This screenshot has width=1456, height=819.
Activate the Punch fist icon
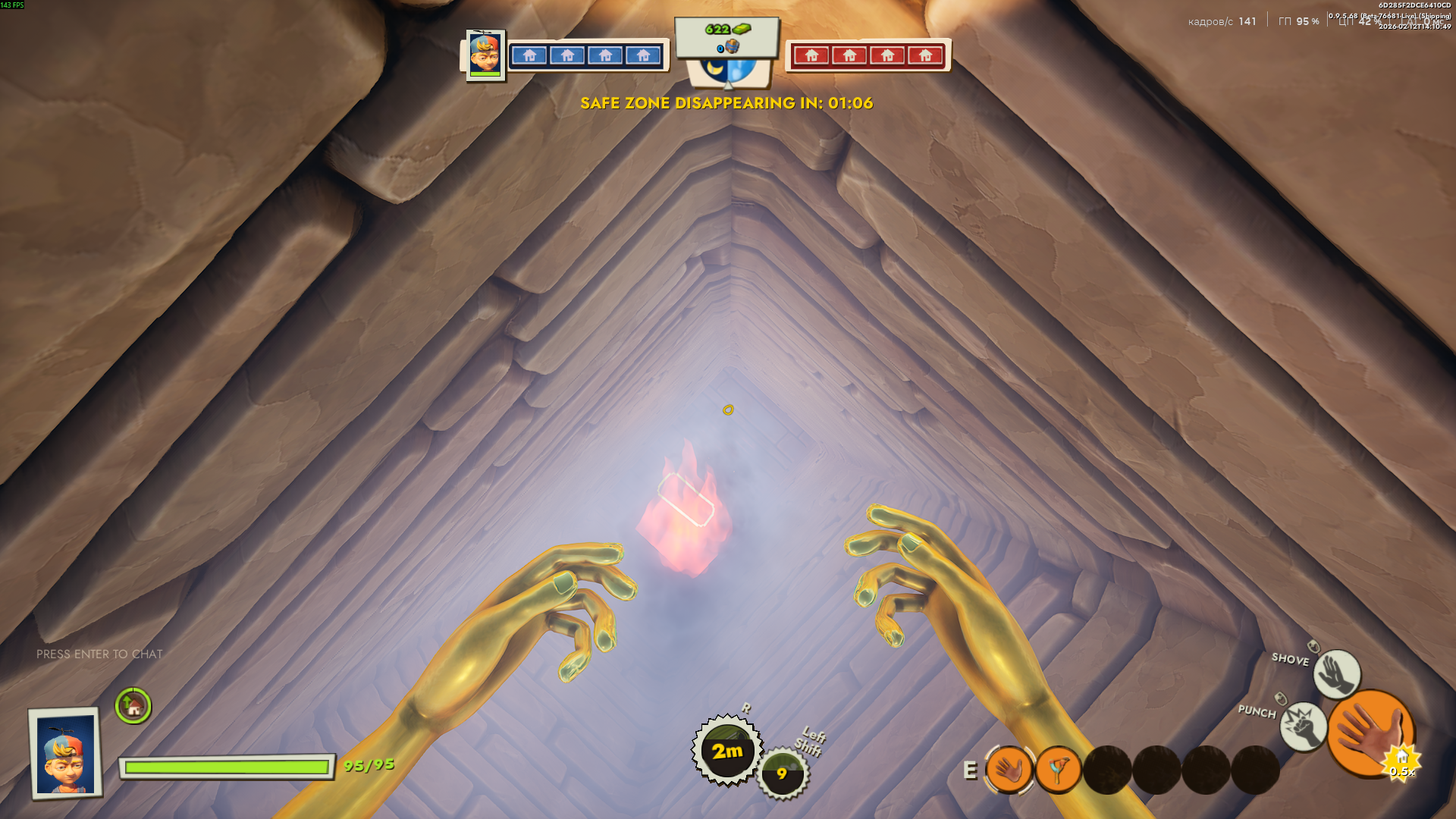pyautogui.click(x=1303, y=726)
